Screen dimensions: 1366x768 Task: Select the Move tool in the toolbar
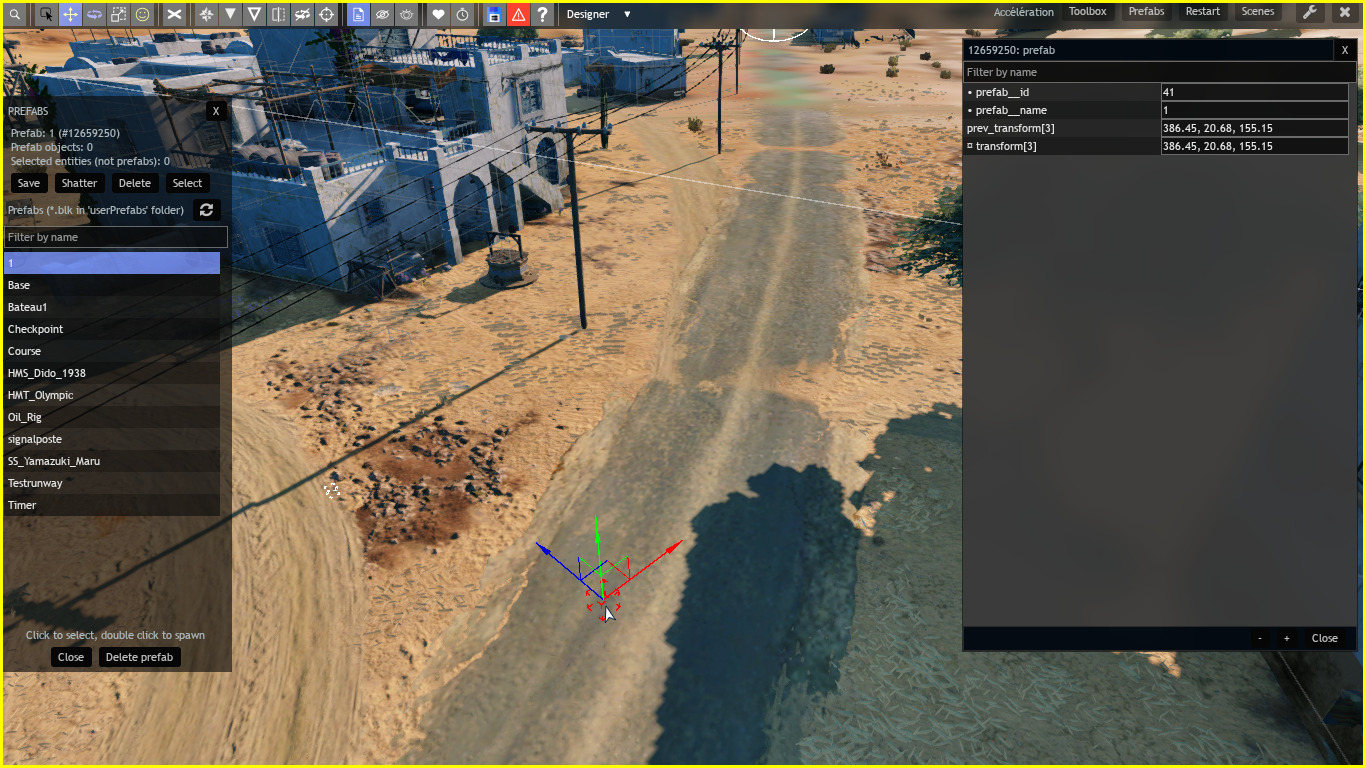click(x=70, y=15)
